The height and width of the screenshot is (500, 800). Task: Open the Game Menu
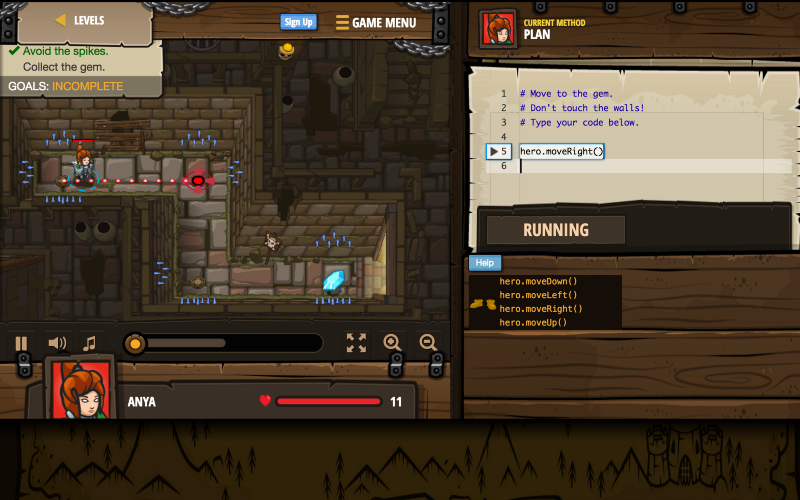pos(376,23)
